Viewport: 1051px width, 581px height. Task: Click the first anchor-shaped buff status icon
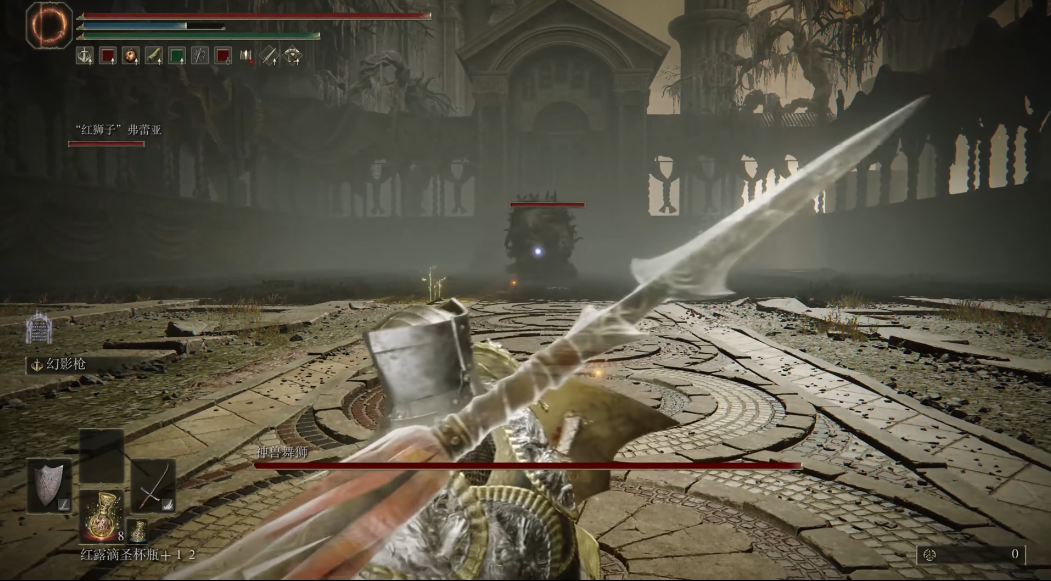tap(84, 56)
